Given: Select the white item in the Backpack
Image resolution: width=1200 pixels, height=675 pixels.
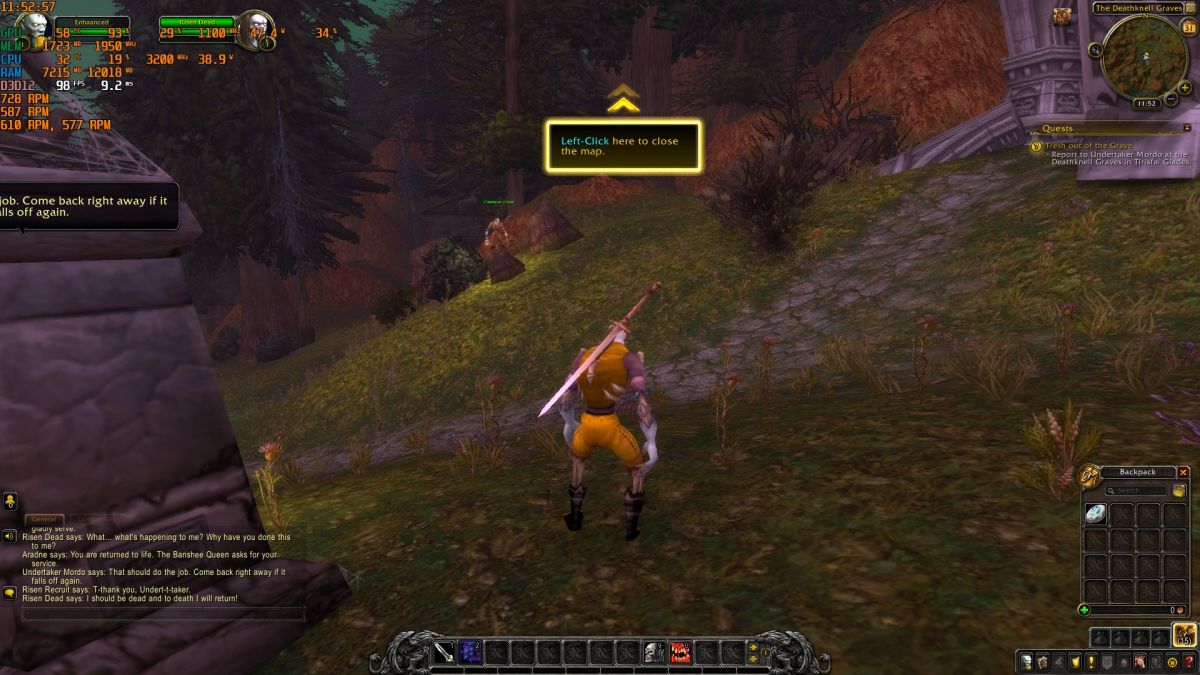Looking at the screenshot, I should point(1096,514).
